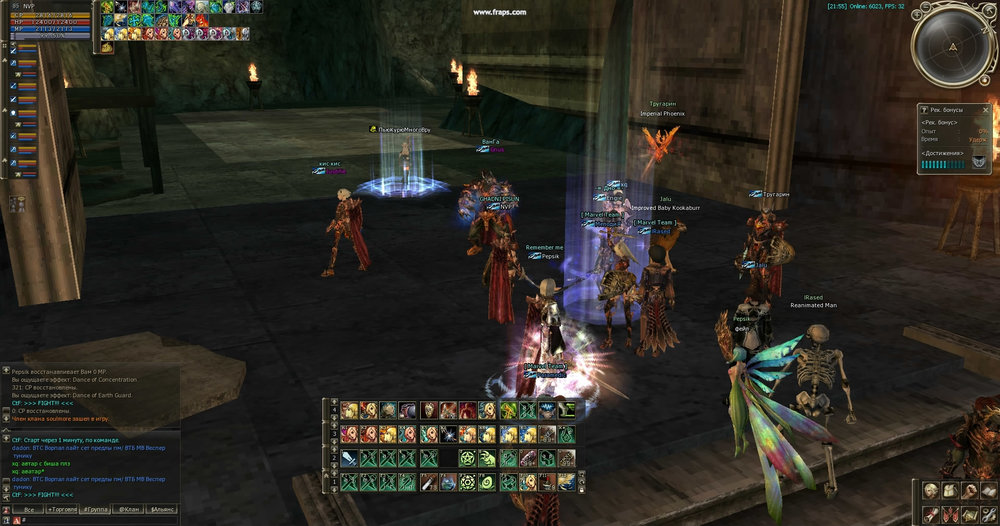The image size is (1000, 526).
Task: Use the sword skill in hotbar row 2
Action: pyautogui.click(x=348, y=458)
